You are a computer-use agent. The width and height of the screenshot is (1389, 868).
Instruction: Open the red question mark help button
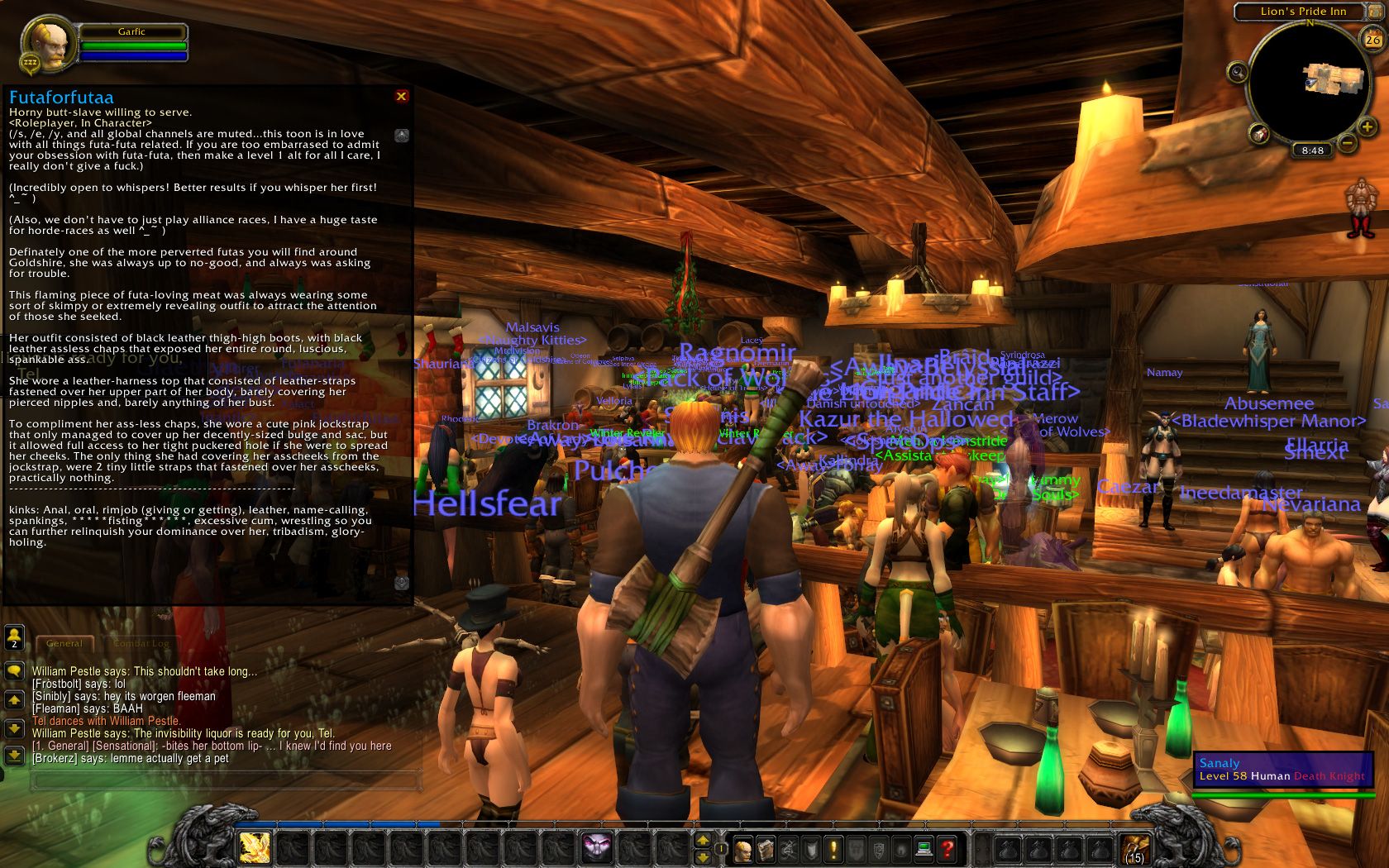(947, 848)
